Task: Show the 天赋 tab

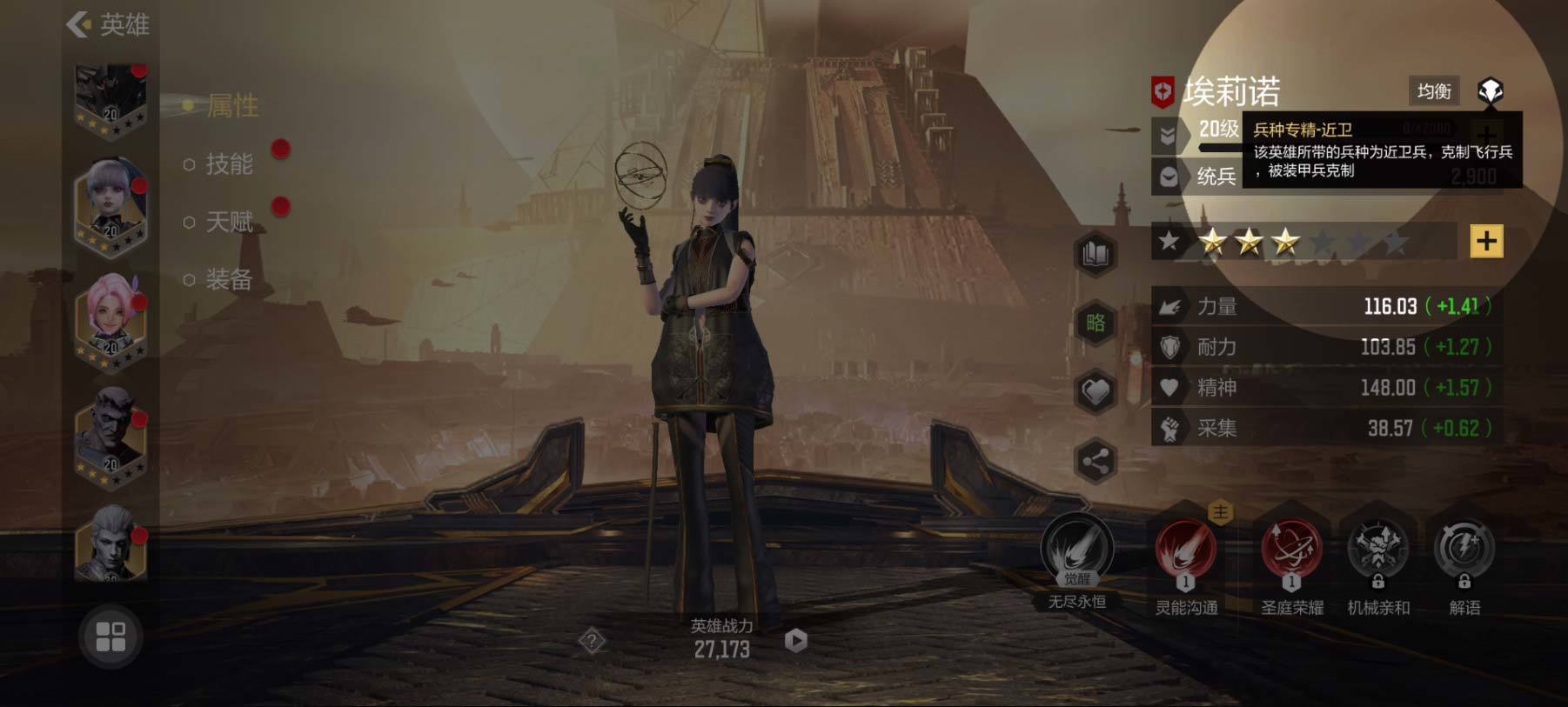Action: [229, 223]
